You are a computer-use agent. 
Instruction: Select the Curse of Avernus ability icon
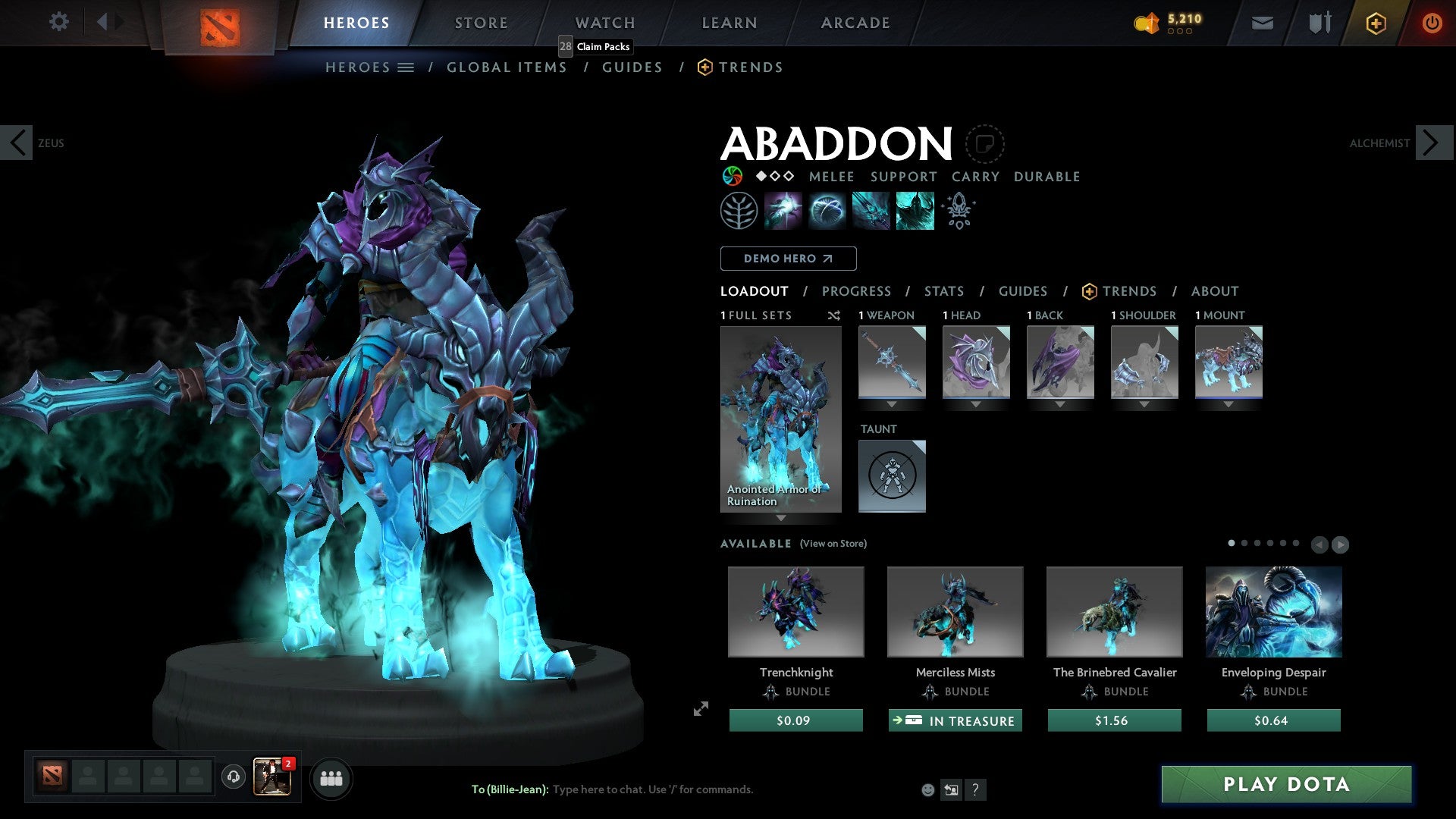871,210
